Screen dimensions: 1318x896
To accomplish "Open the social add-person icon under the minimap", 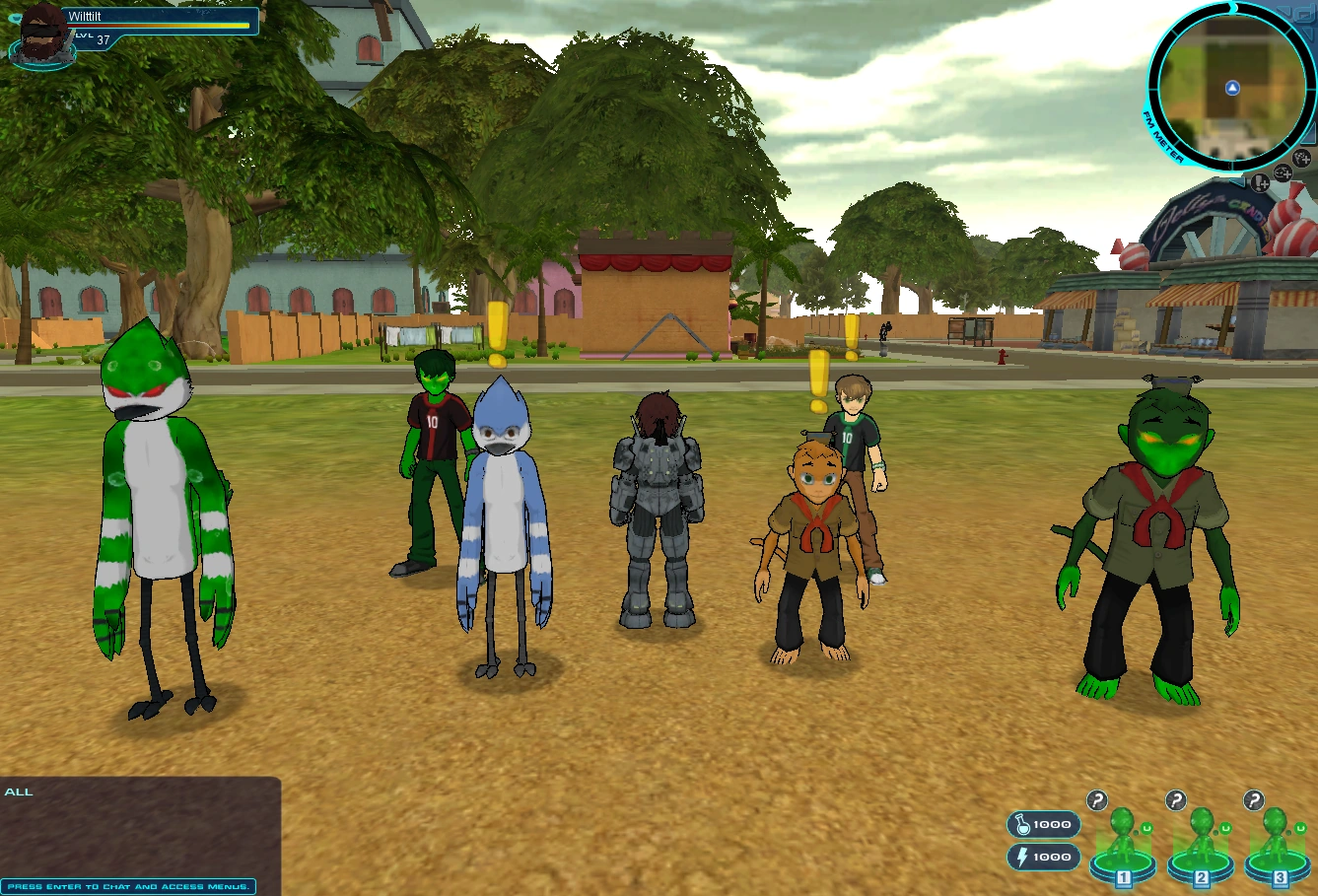I will [x=1299, y=159].
